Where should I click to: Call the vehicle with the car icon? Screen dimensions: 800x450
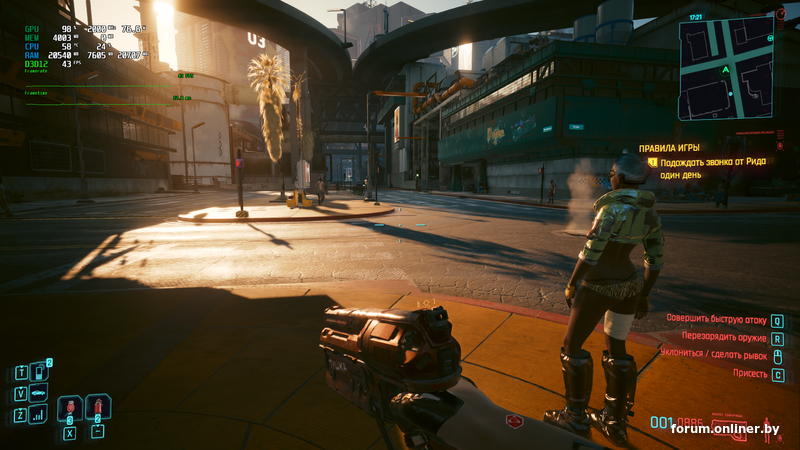(38, 392)
